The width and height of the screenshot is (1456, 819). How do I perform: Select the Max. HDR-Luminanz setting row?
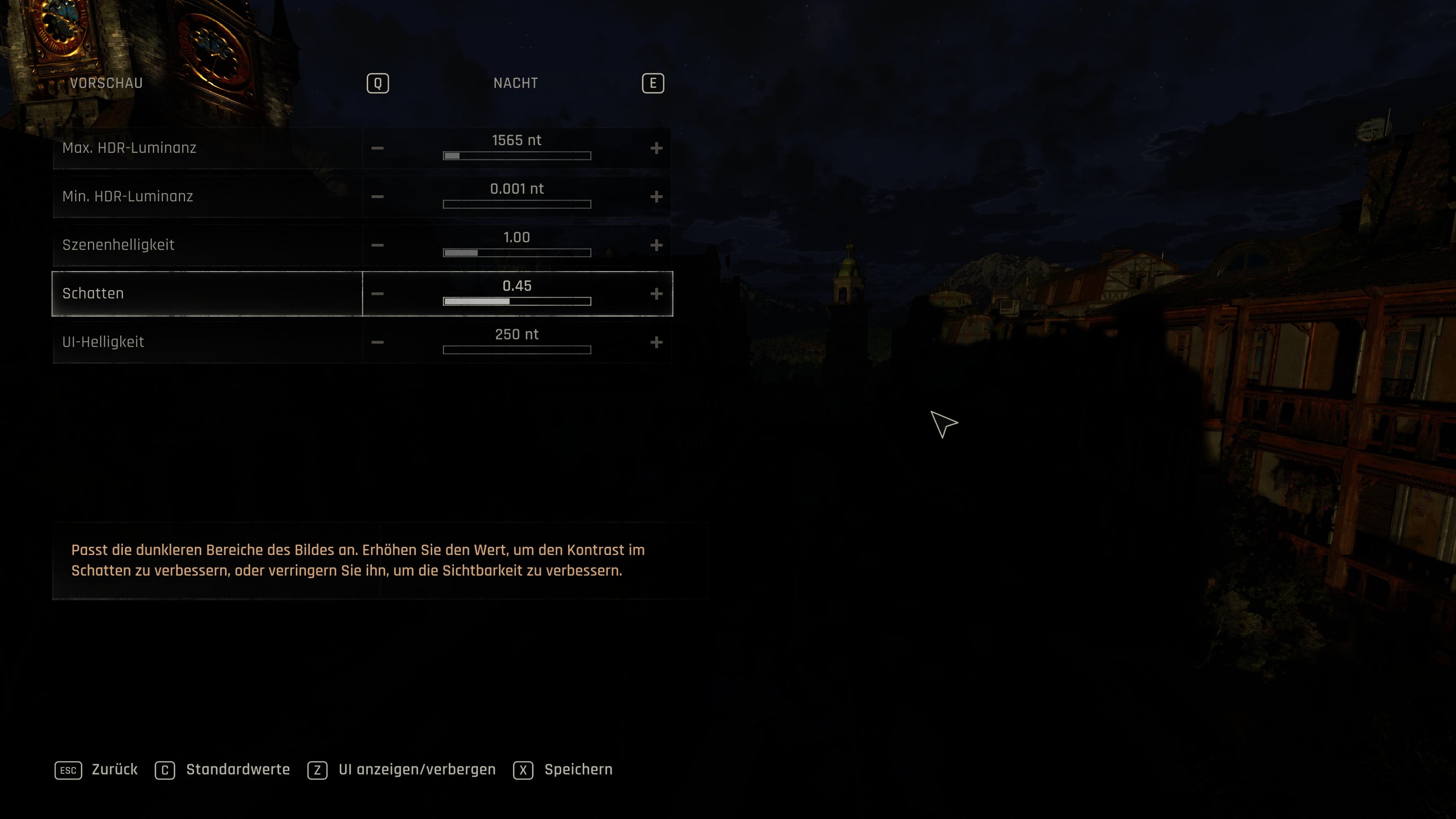click(x=207, y=148)
